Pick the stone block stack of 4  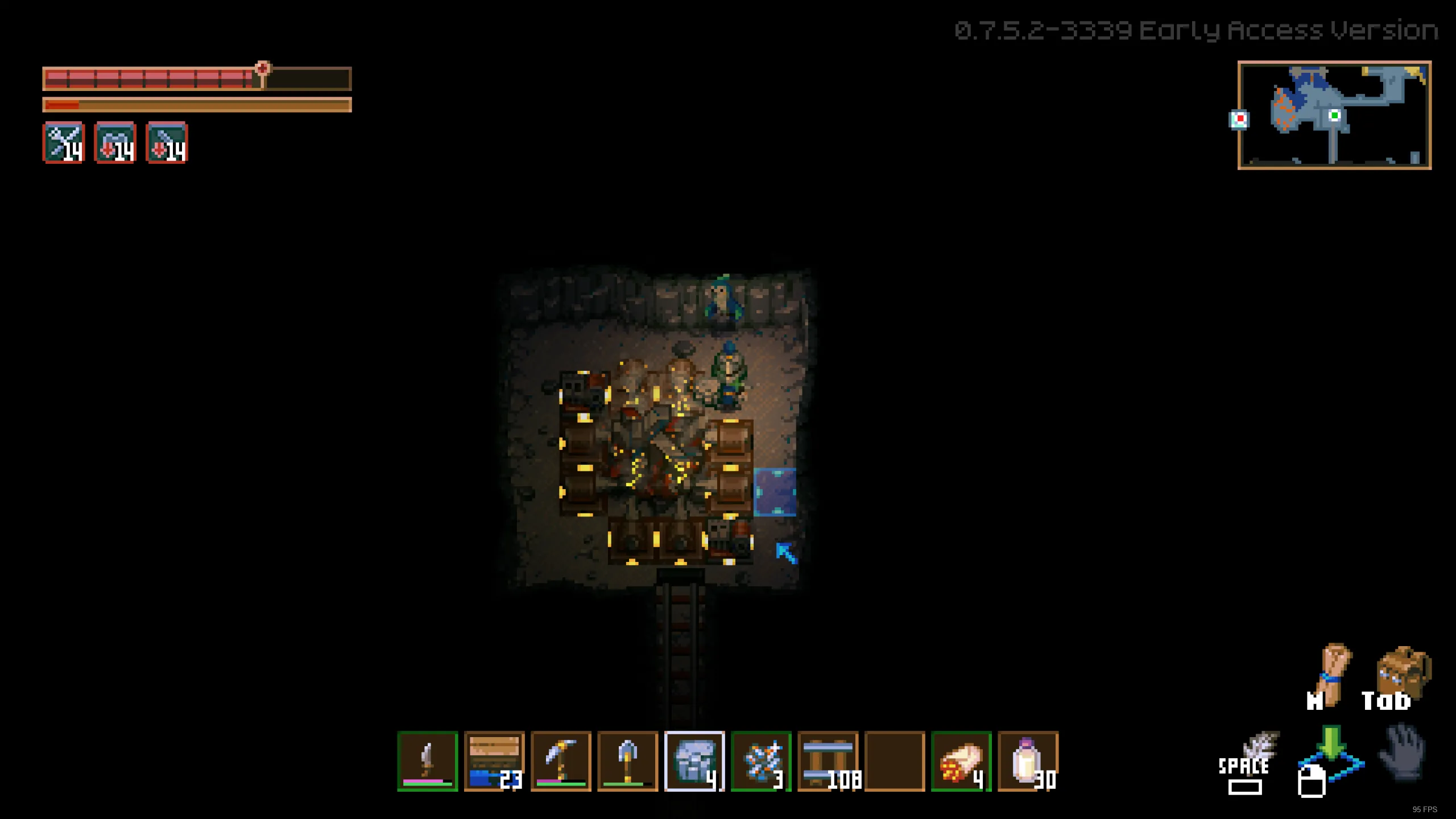694,761
